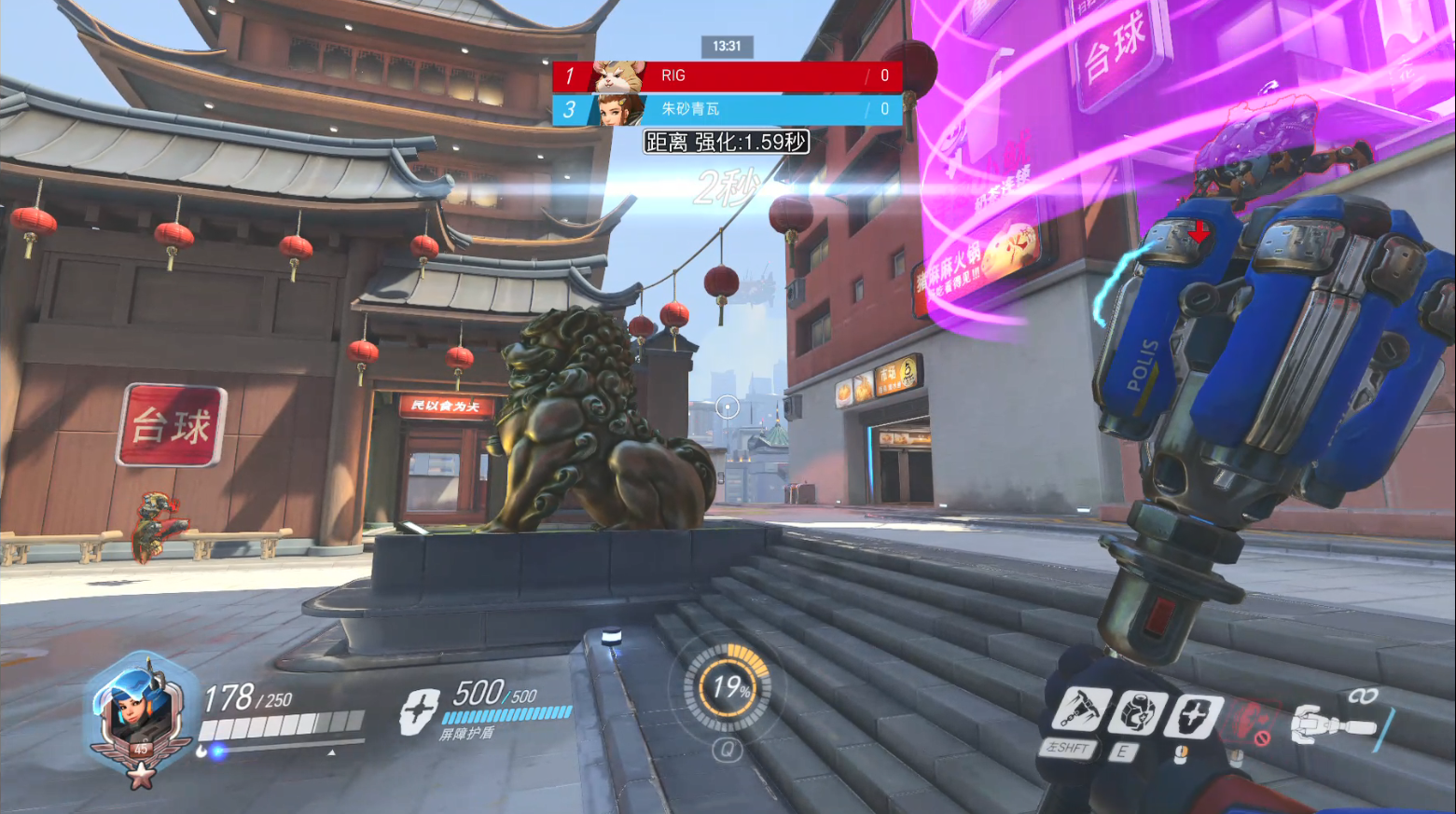Select the barrier shield icon beside 500/500
The height and width of the screenshot is (814, 1456).
pos(419,712)
